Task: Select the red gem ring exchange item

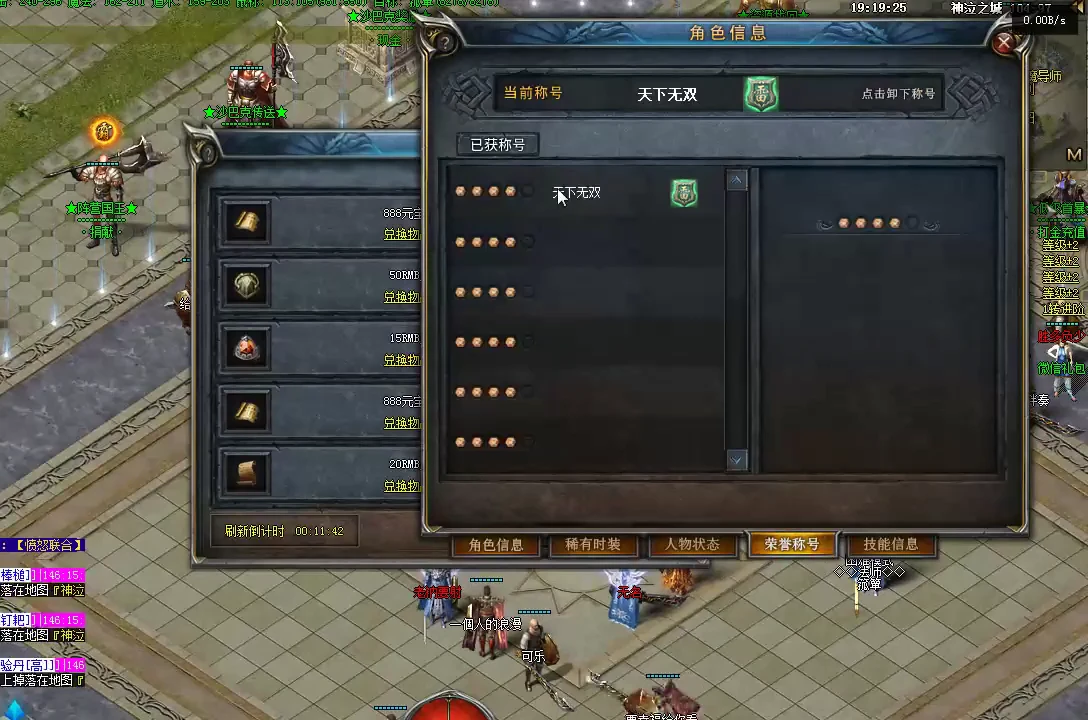Action: pyautogui.click(x=246, y=348)
